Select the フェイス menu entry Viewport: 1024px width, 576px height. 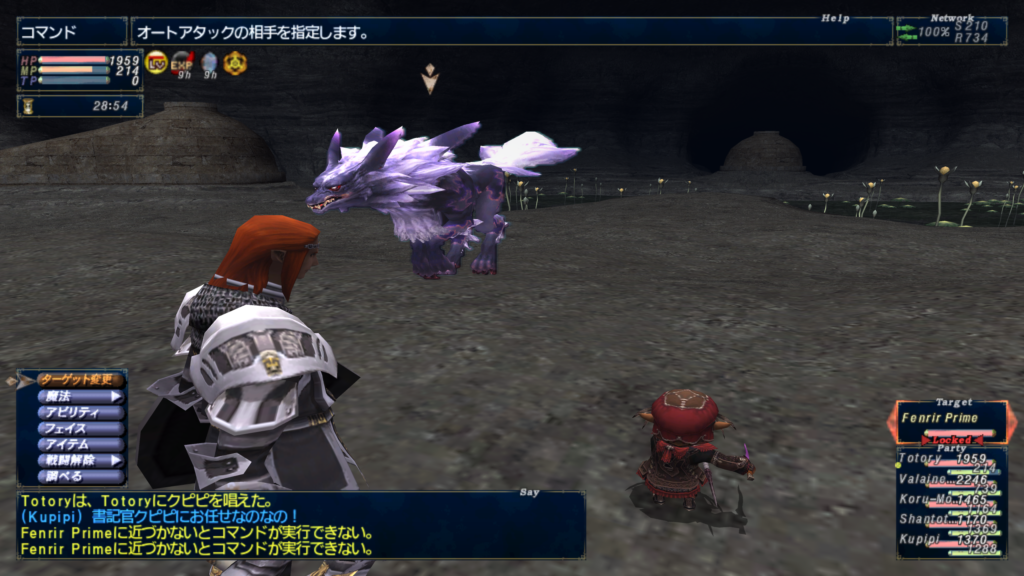79,428
